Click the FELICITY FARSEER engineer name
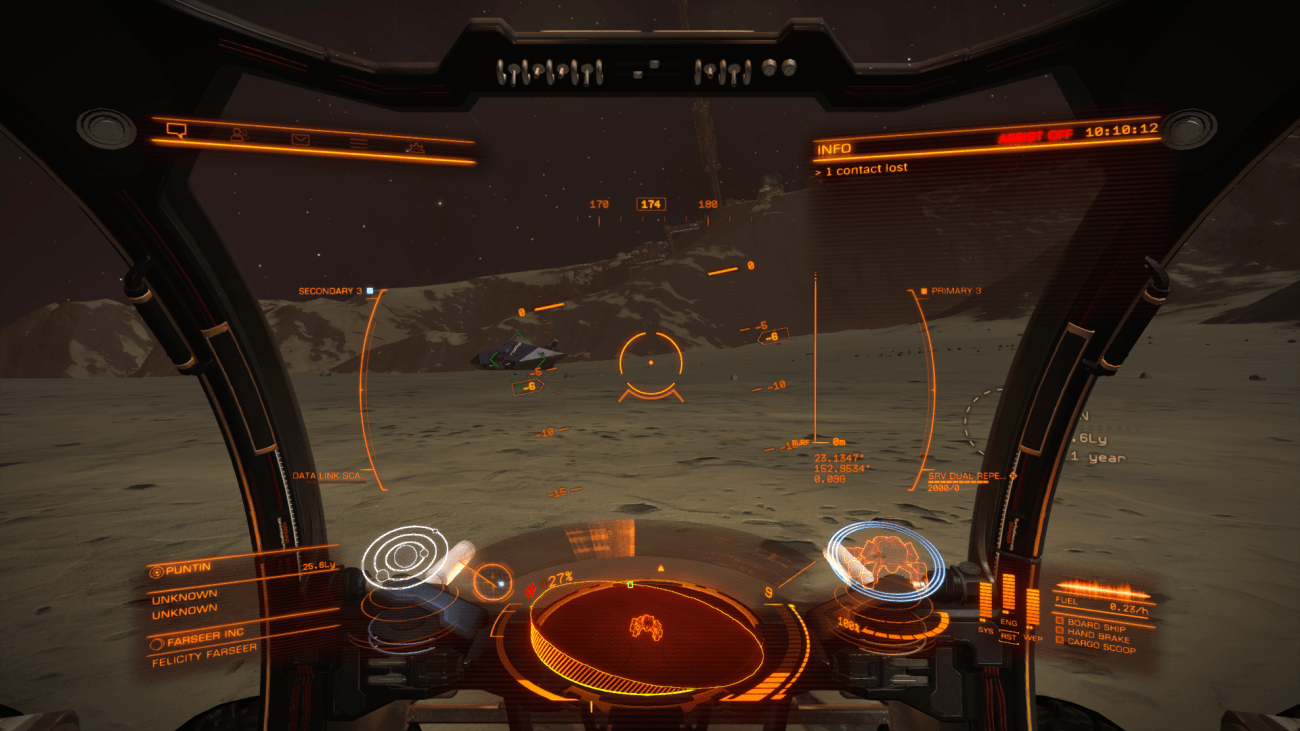Screen dimensions: 1300x731 click(x=206, y=655)
